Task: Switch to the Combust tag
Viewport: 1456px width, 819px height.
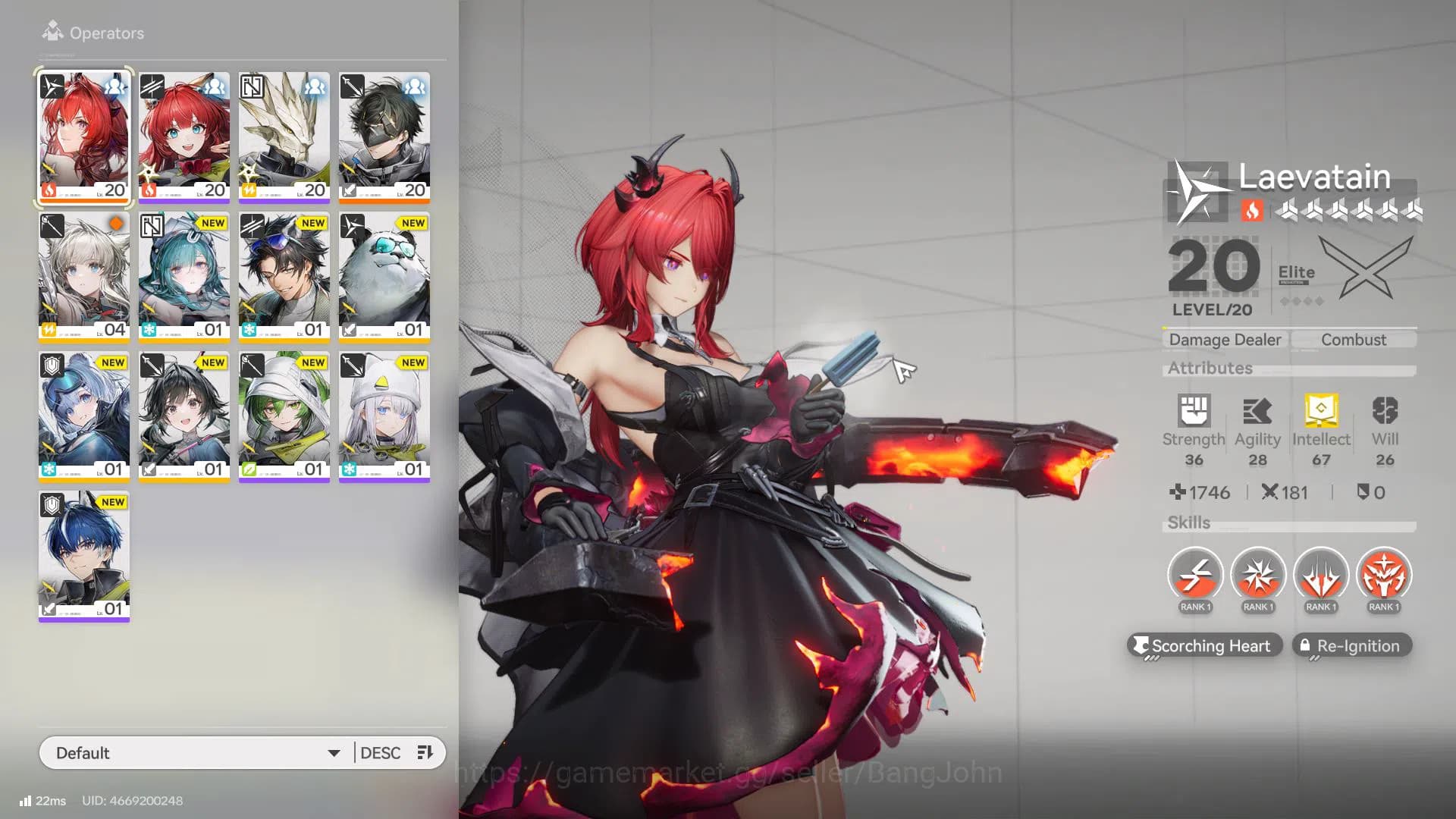Action: (x=1354, y=339)
